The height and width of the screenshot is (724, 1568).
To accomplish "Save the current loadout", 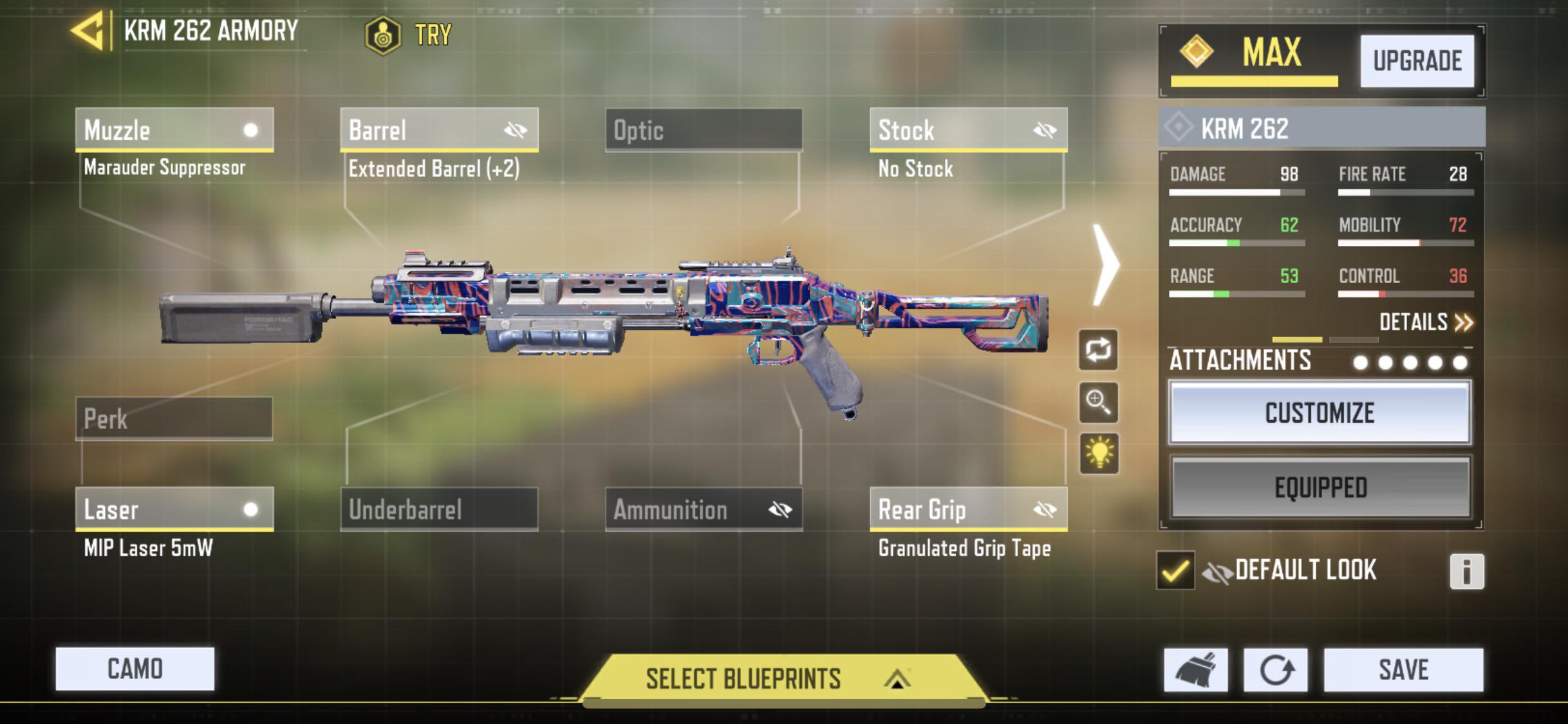I will pos(1403,670).
